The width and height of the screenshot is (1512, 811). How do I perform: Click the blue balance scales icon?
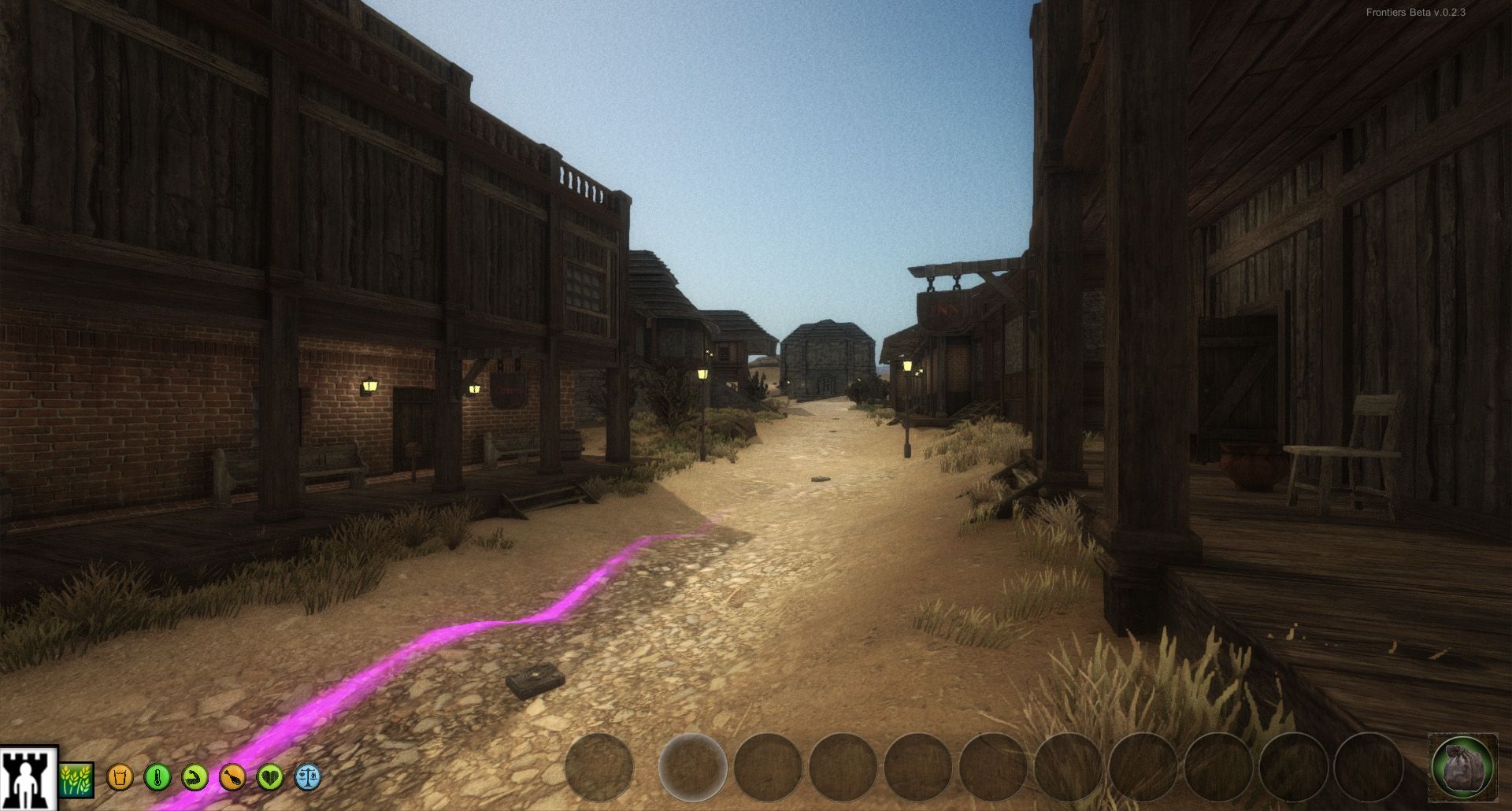307,778
